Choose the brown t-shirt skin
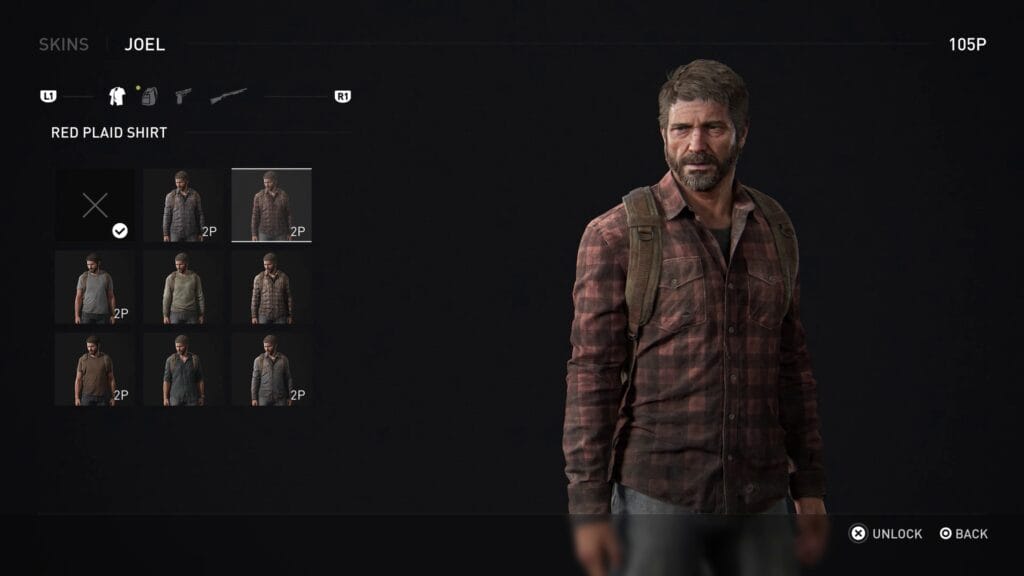Viewport: 1024px width, 576px height. click(x=95, y=369)
